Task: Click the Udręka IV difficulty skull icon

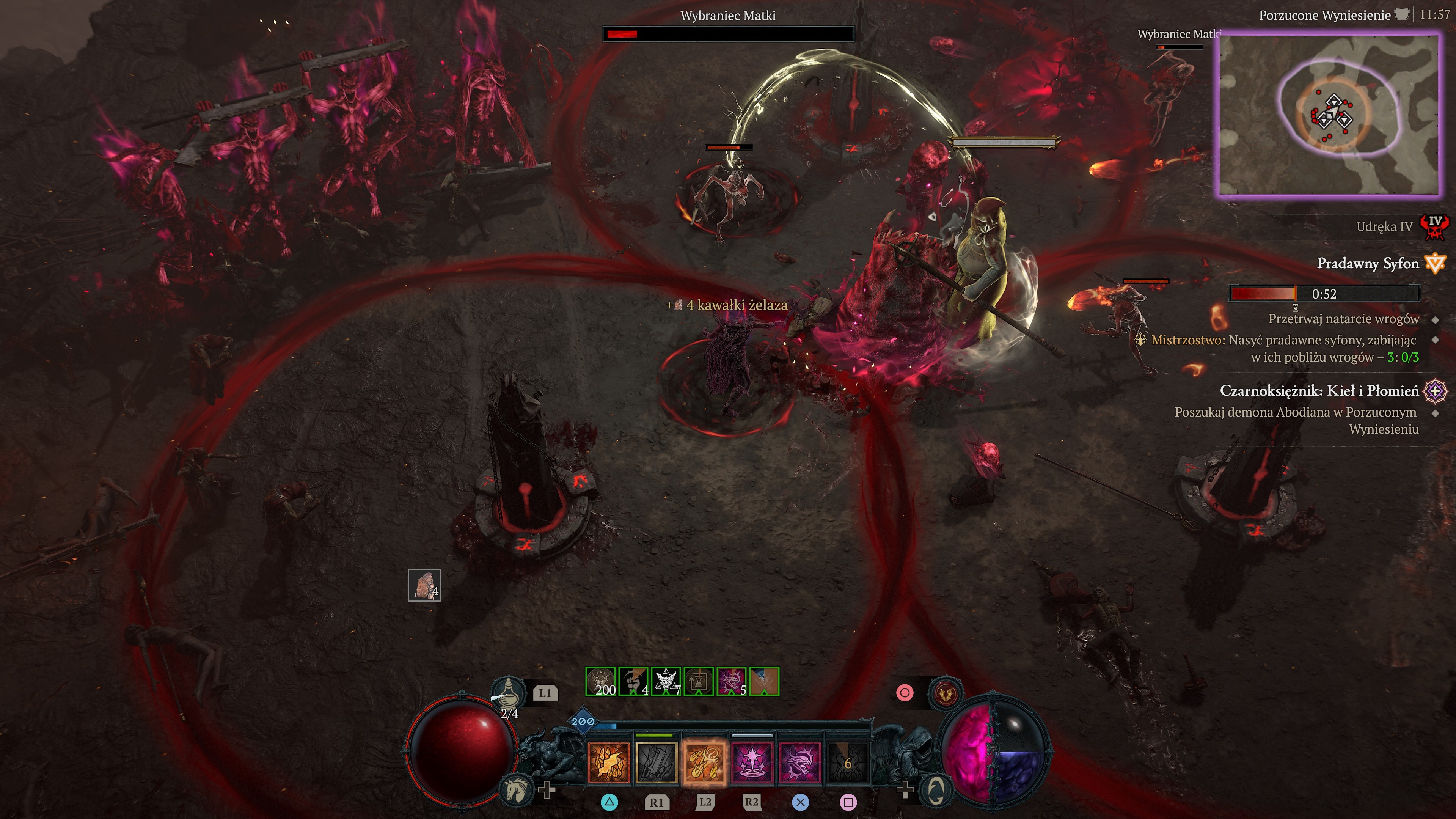Action: coord(1435,226)
